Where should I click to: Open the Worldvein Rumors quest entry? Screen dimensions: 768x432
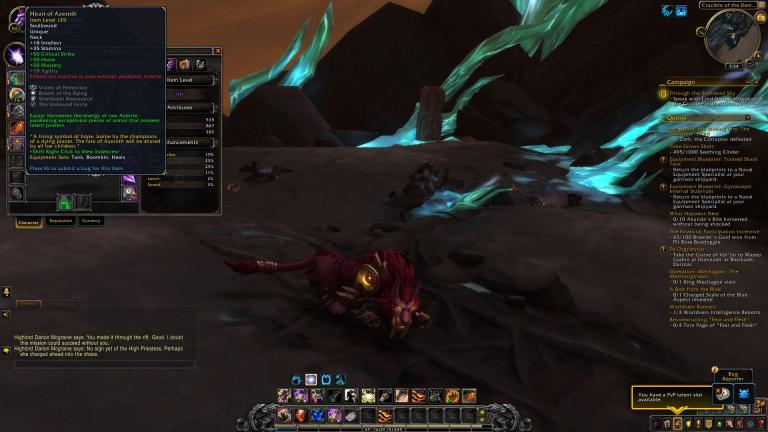coord(692,306)
